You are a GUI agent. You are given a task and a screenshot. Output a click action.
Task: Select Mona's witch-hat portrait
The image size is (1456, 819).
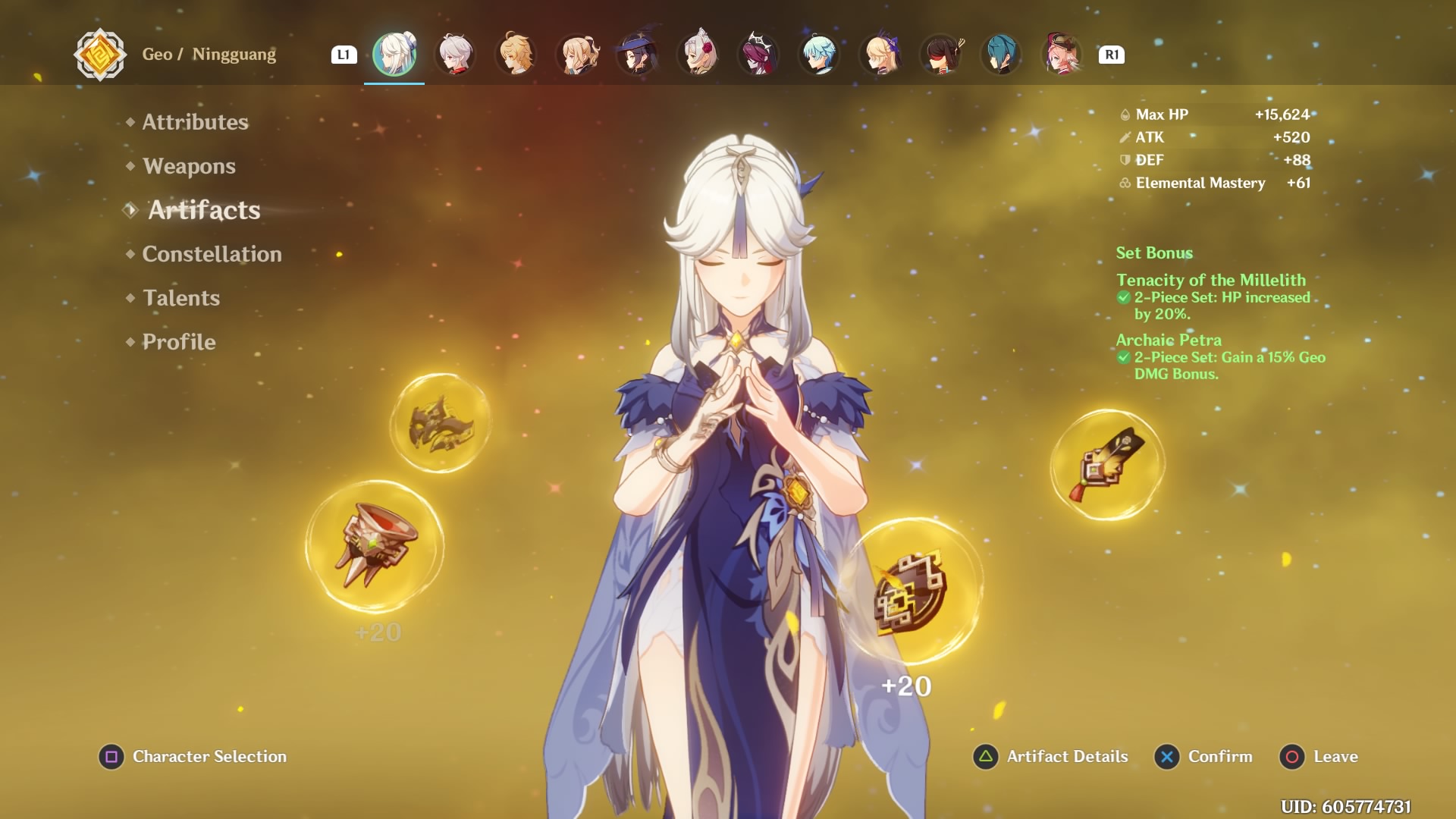coord(637,55)
